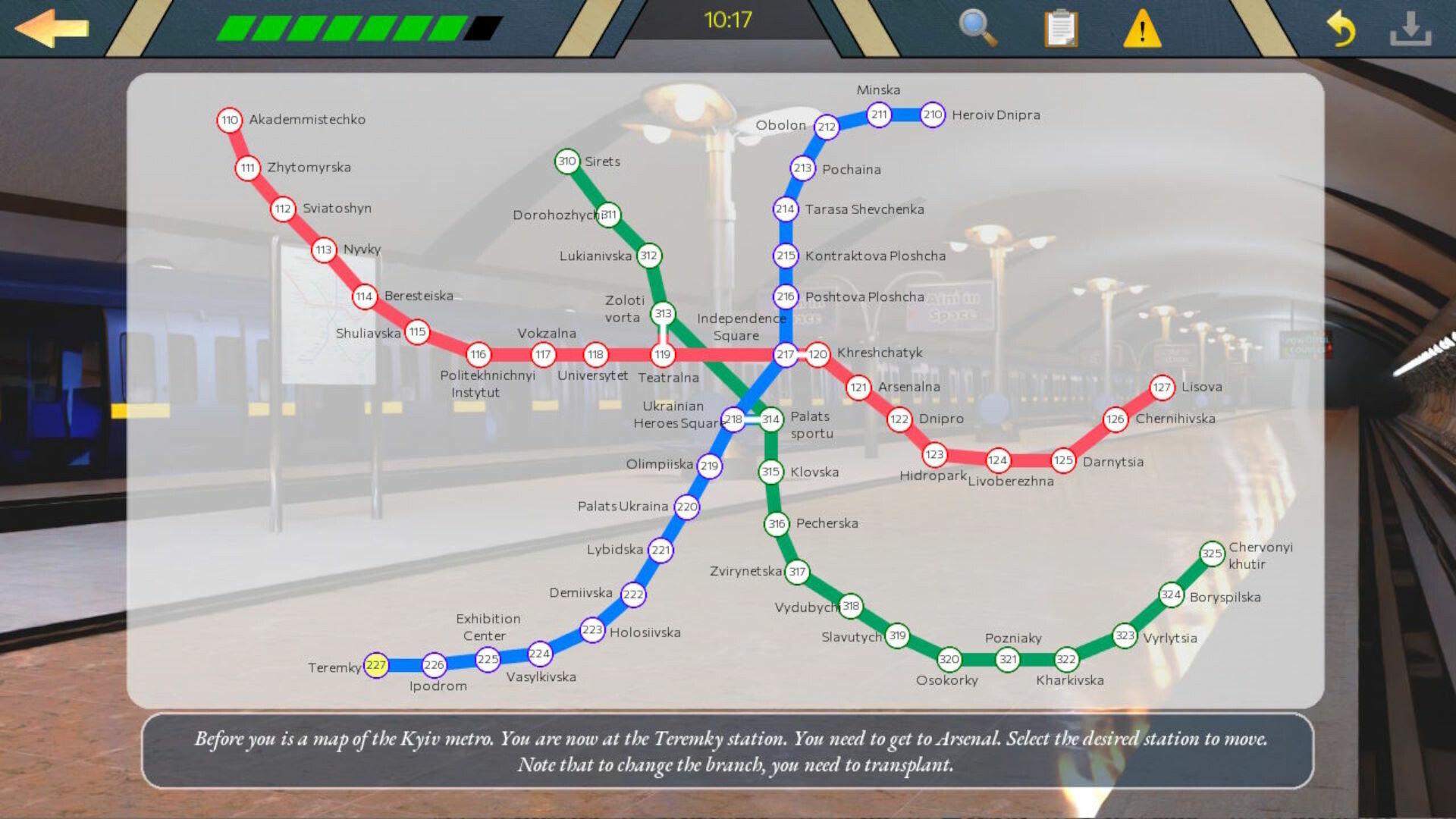
Task: Select Palats sportu station 314
Action: [770, 418]
